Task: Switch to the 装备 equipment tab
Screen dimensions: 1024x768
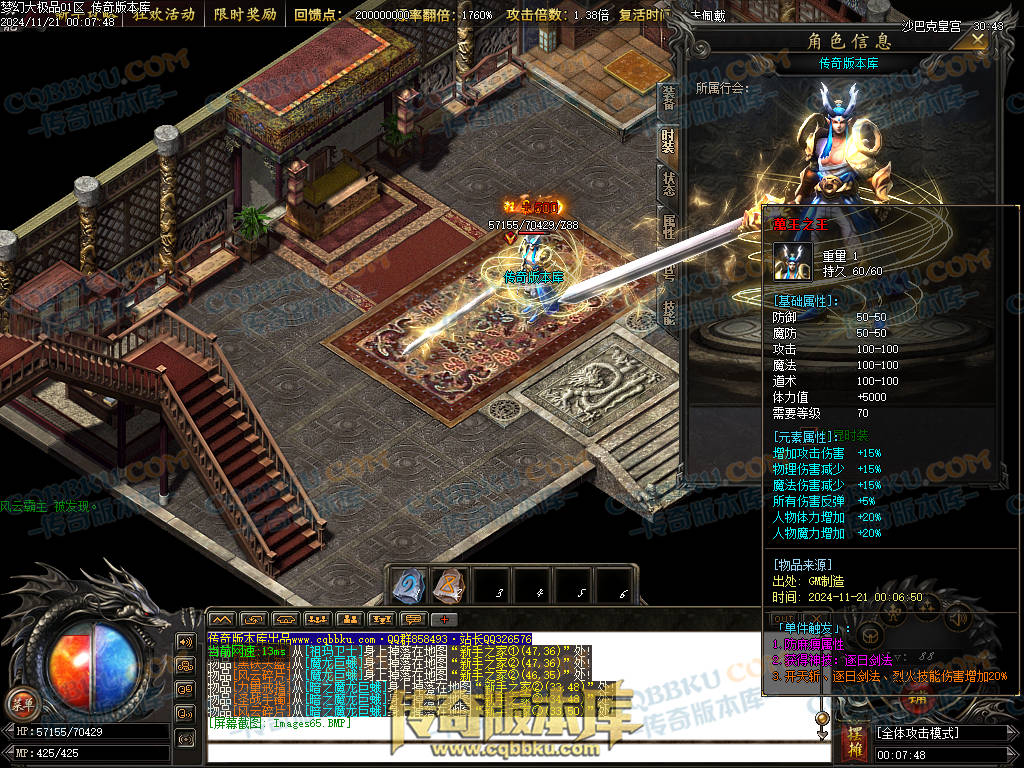Action: pos(668,98)
